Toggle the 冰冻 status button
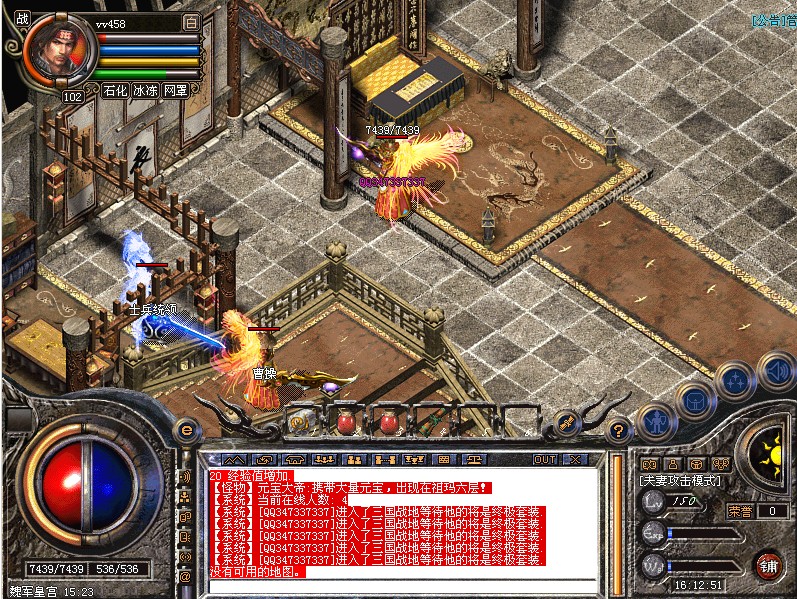797x599 pixels. 146,90
